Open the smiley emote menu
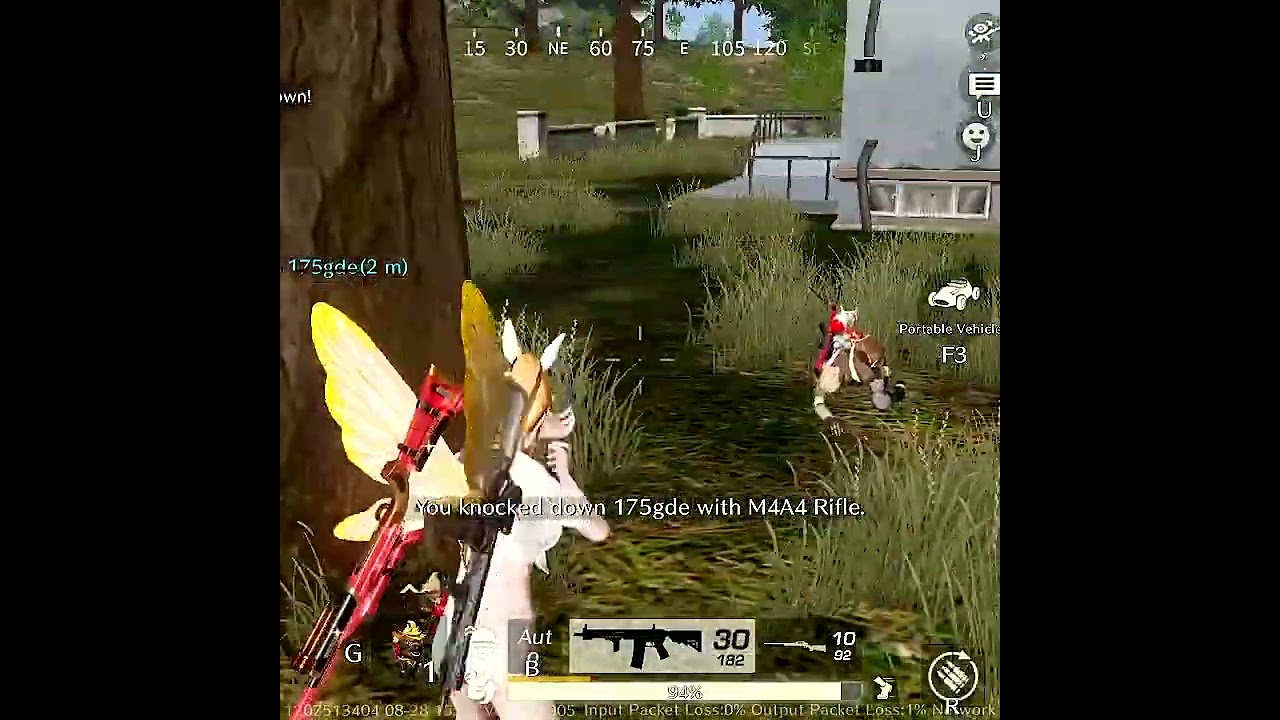The width and height of the screenshot is (1280, 720). 976,135
